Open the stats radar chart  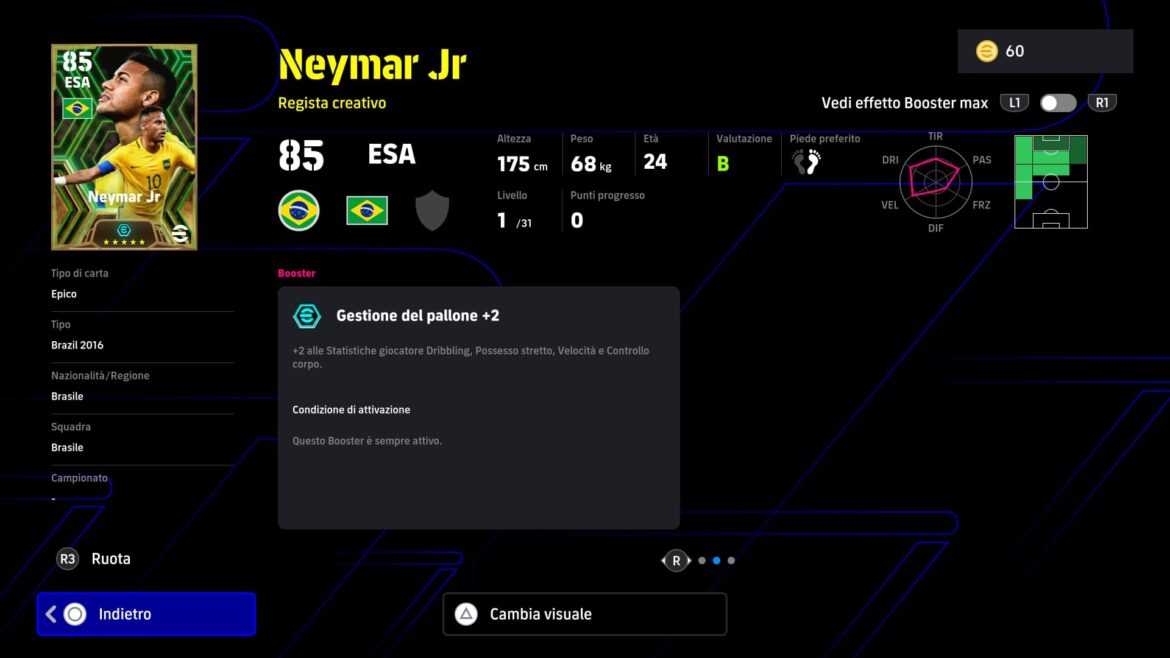[935, 181]
